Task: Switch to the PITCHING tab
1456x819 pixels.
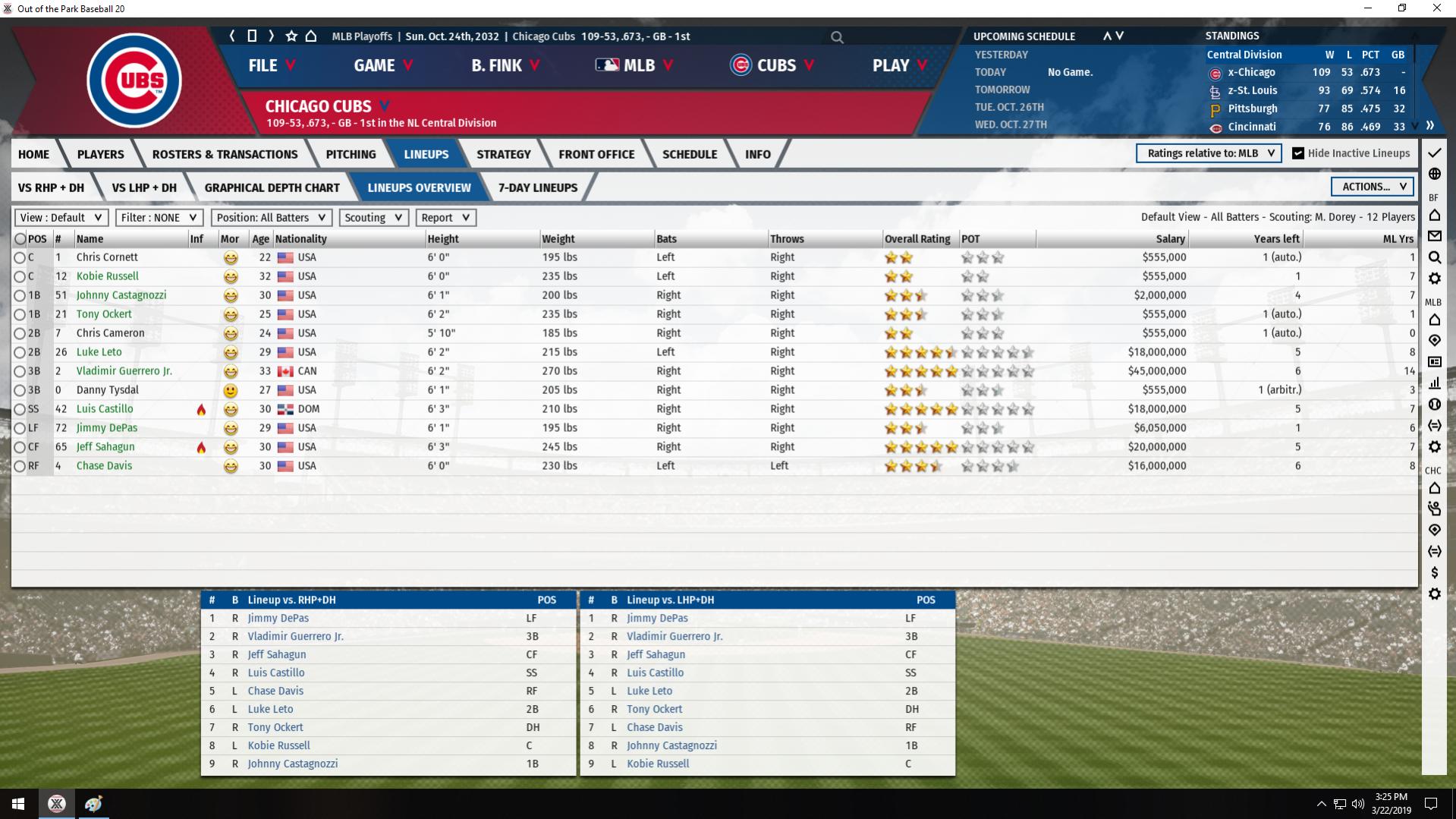Action: tap(351, 154)
